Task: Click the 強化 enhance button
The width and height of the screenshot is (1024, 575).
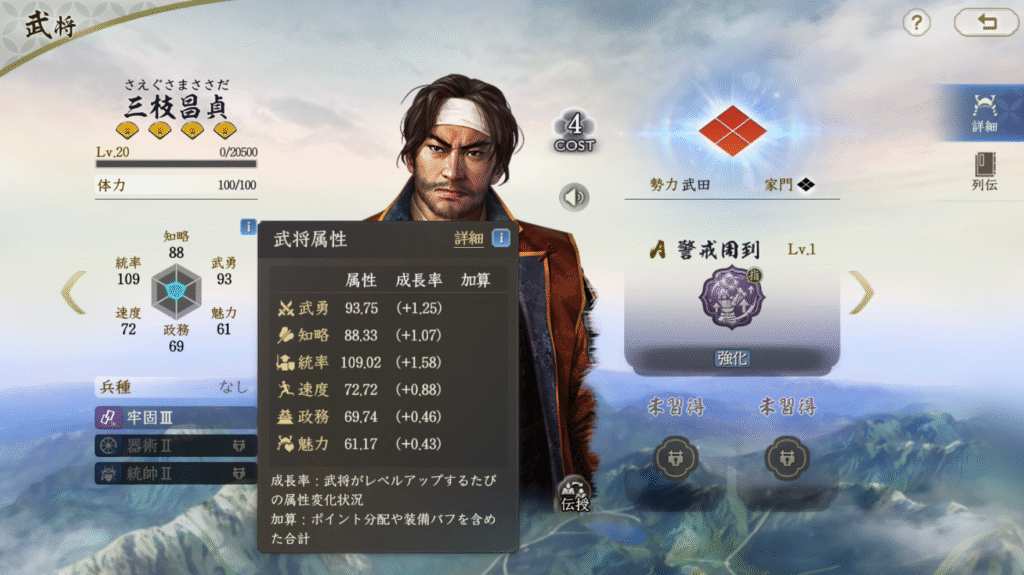Action: coord(732,358)
